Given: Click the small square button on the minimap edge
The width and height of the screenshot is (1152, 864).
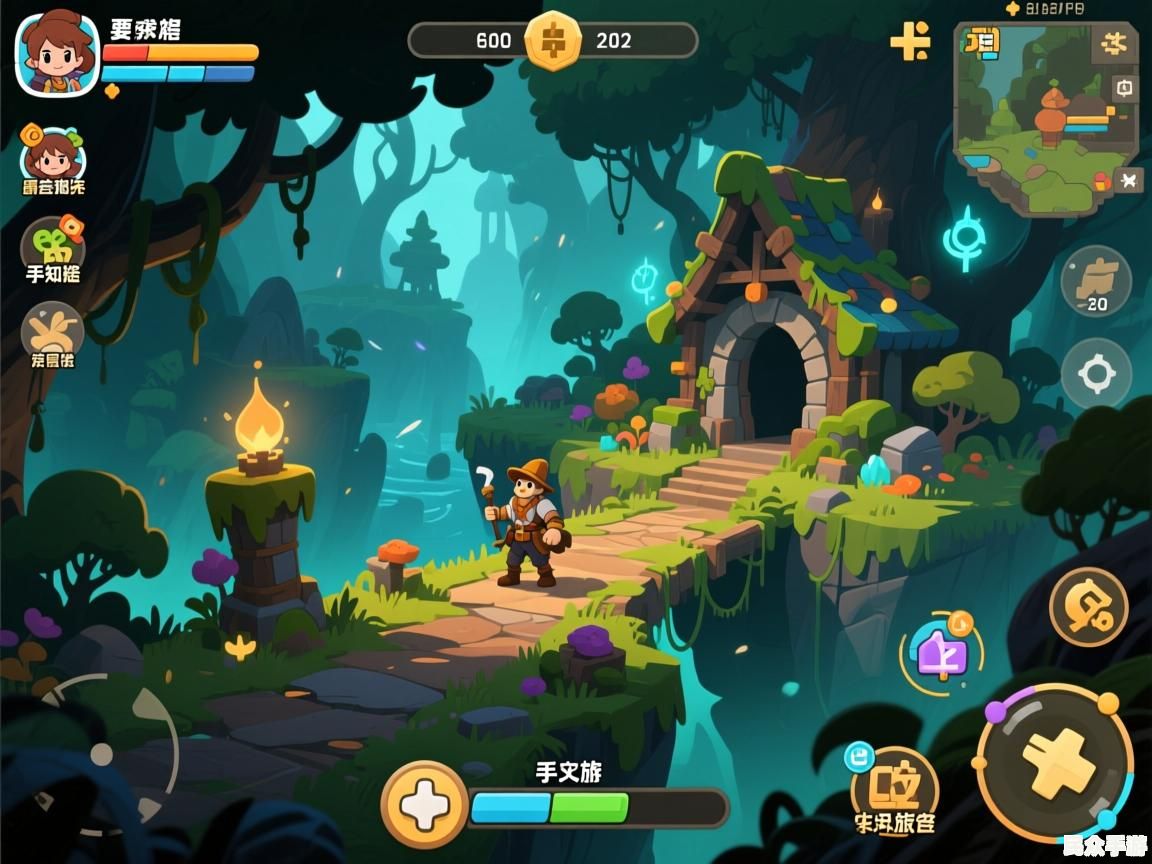Looking at the screenshot, I should coord(1125,88).
